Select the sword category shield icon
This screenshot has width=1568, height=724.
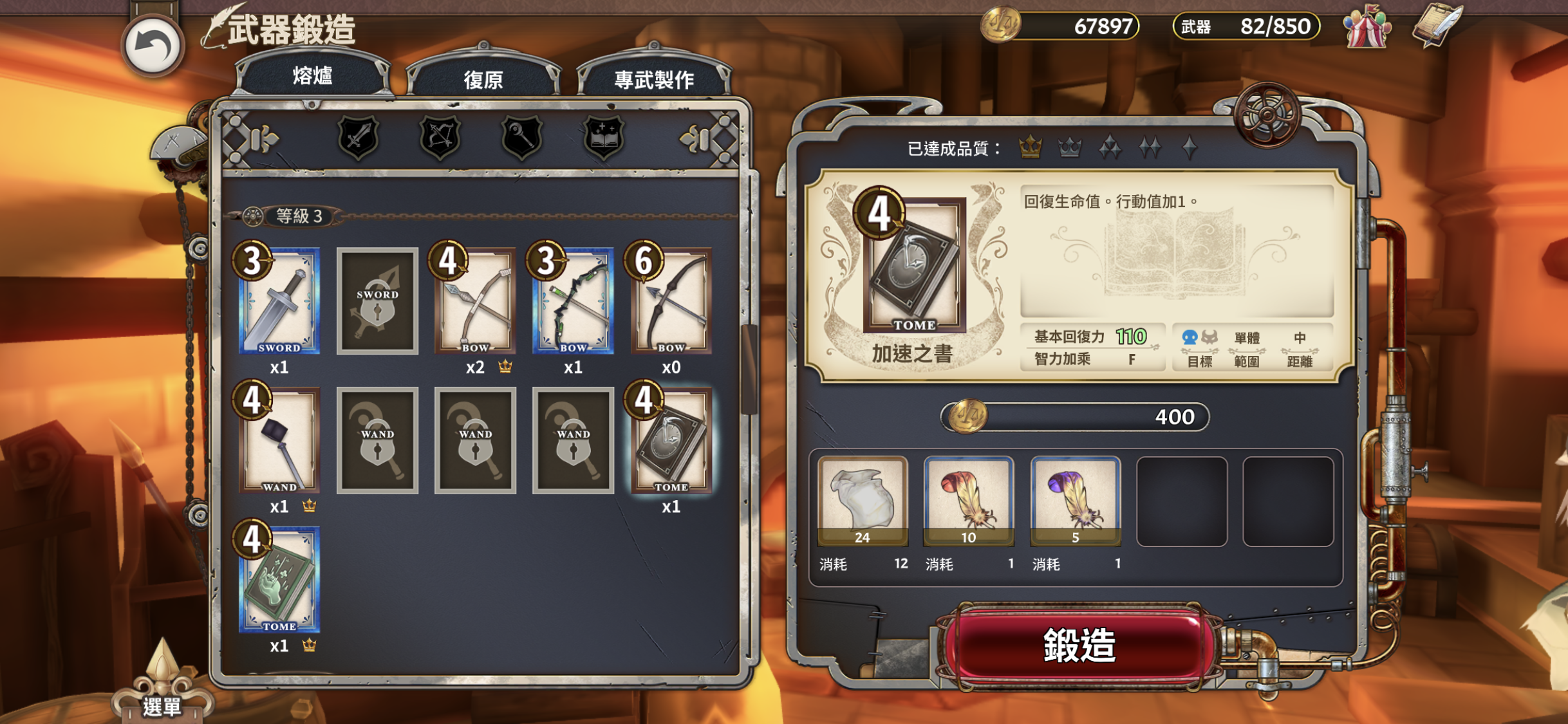click(x=358, y=137)
